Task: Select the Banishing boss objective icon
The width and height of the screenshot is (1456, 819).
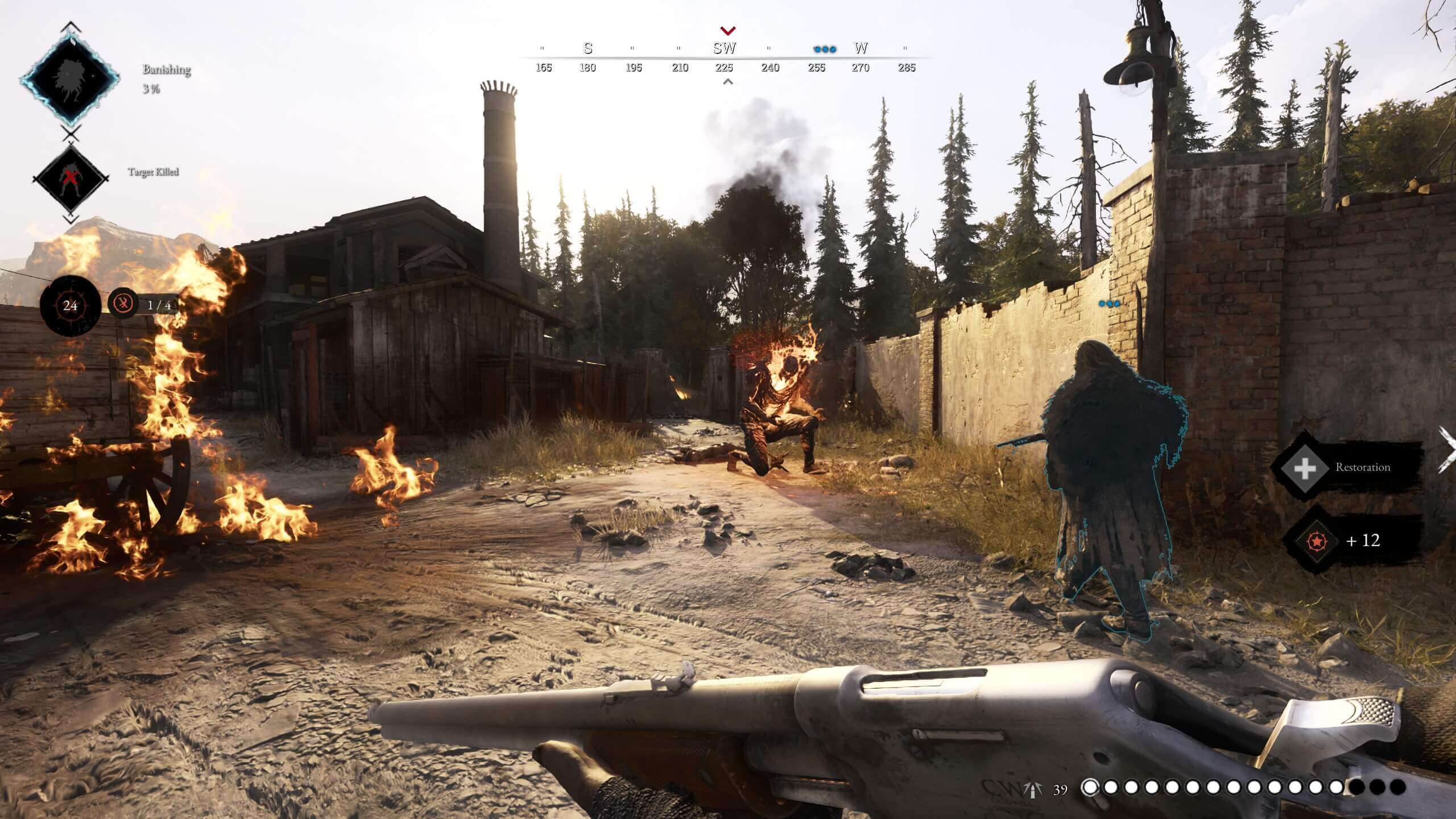Action: (x=70, y=78)
